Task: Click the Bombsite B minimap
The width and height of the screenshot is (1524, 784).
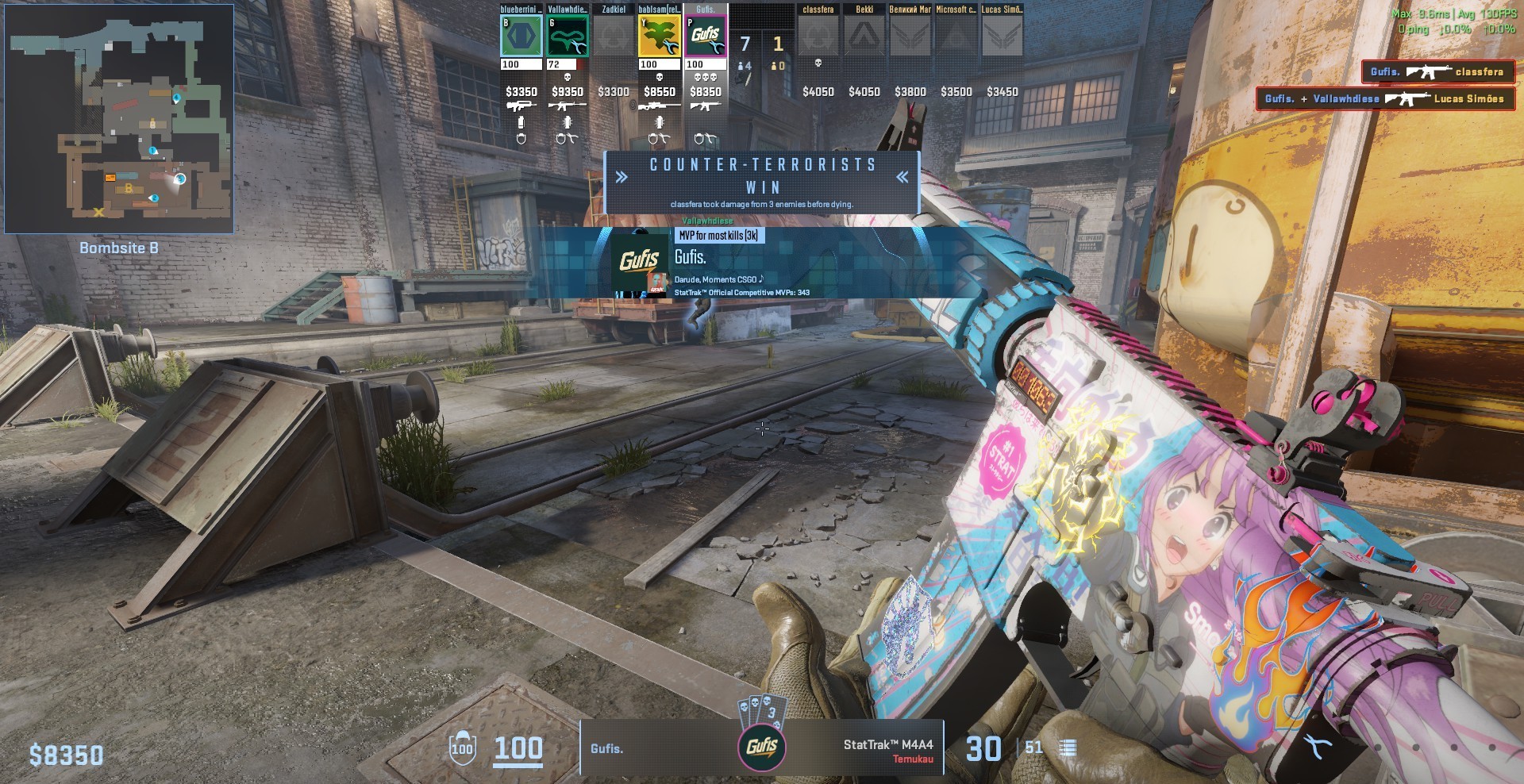Action: pyautogui.click(x=119, y=119)
